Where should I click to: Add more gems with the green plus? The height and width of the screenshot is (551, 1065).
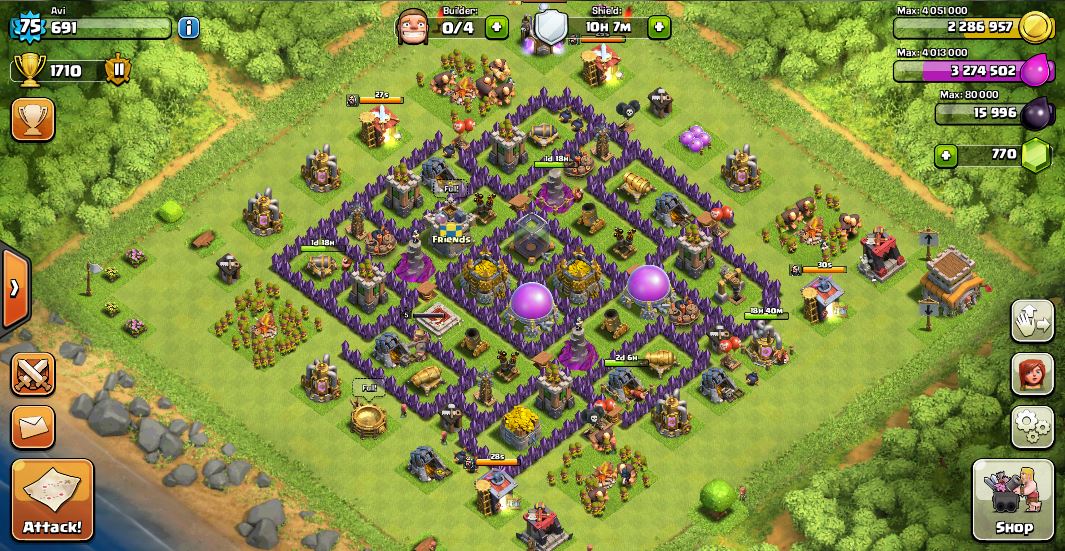(945, 155)
